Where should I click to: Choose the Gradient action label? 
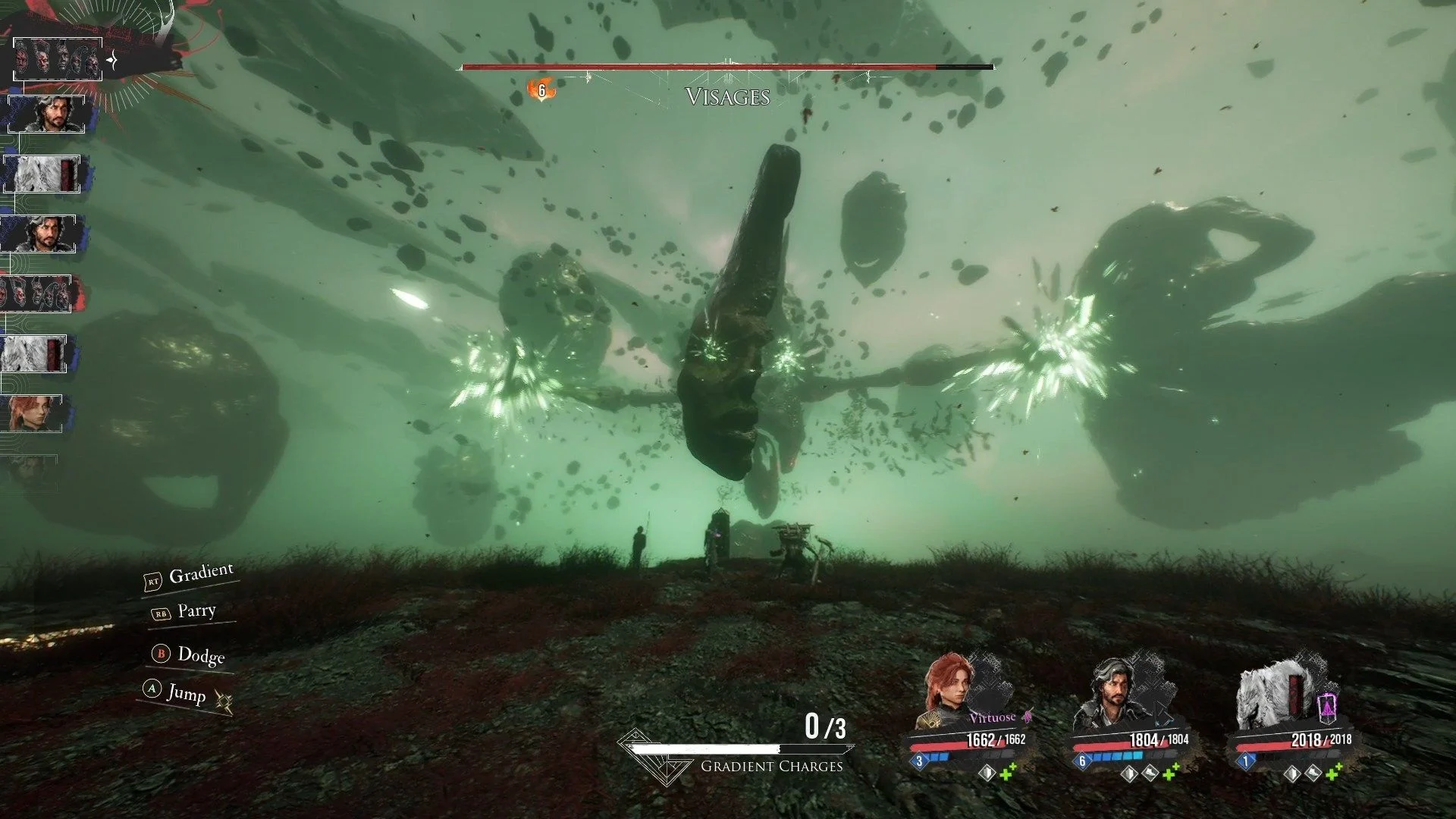[200, 574]
